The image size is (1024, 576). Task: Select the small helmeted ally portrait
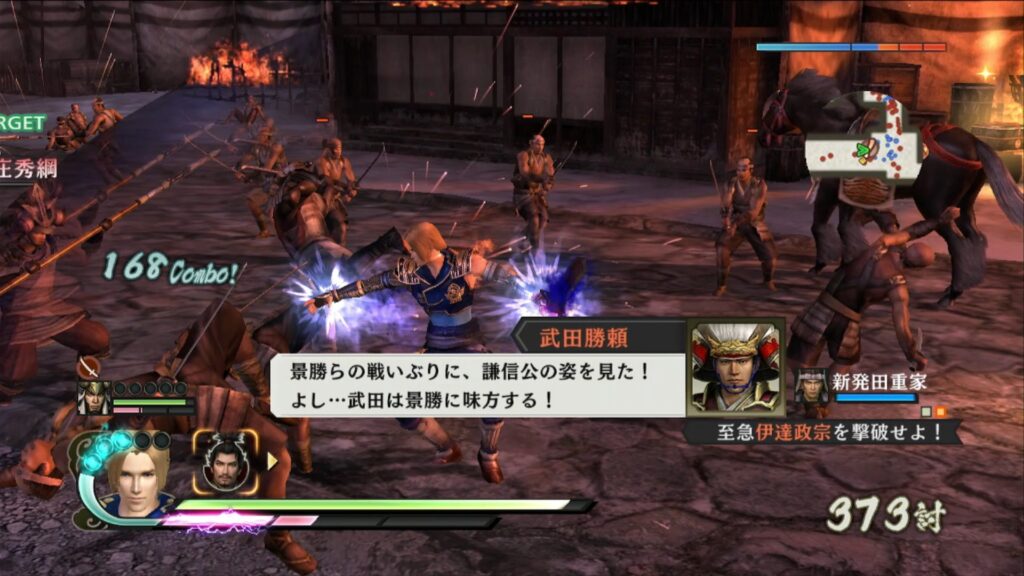94,397
